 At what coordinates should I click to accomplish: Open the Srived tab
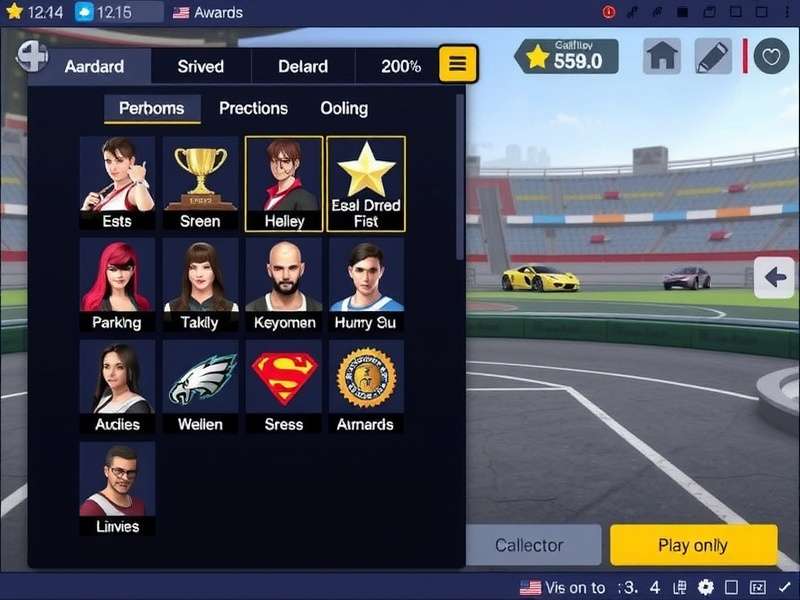(x=200, y=67)
